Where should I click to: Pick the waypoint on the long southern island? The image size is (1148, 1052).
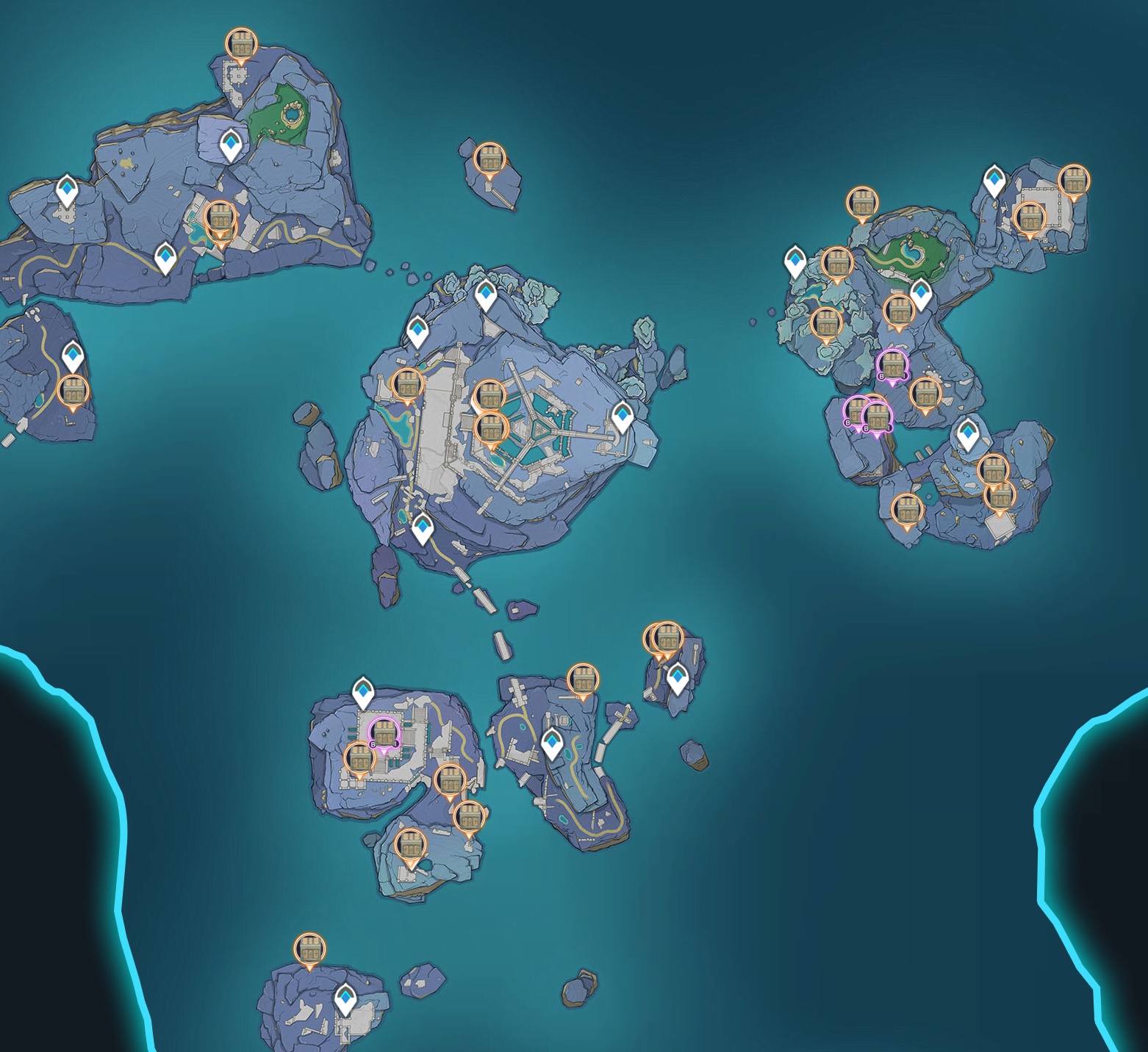(x=552, y=743)
